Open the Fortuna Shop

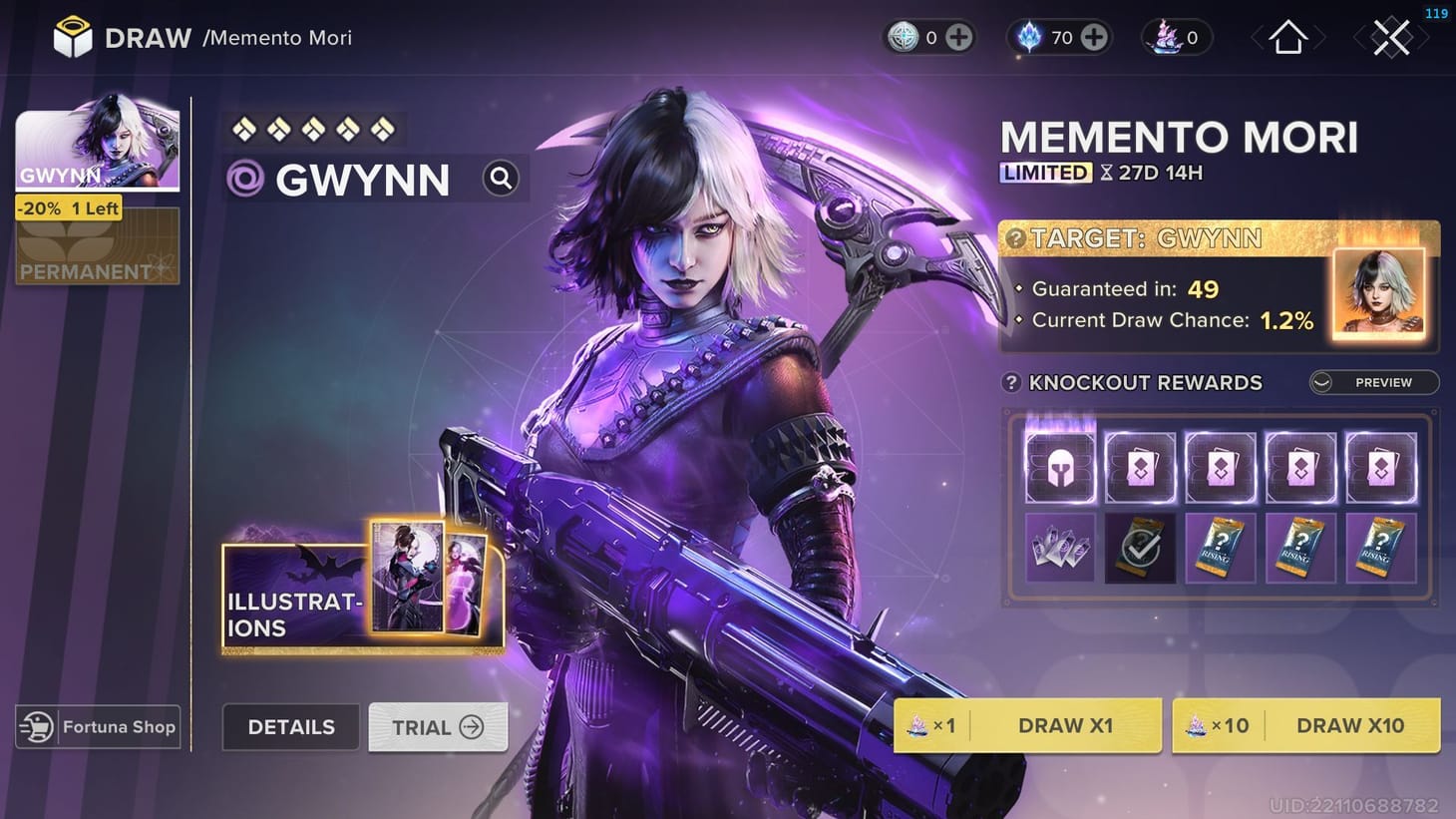coord(97,727)
